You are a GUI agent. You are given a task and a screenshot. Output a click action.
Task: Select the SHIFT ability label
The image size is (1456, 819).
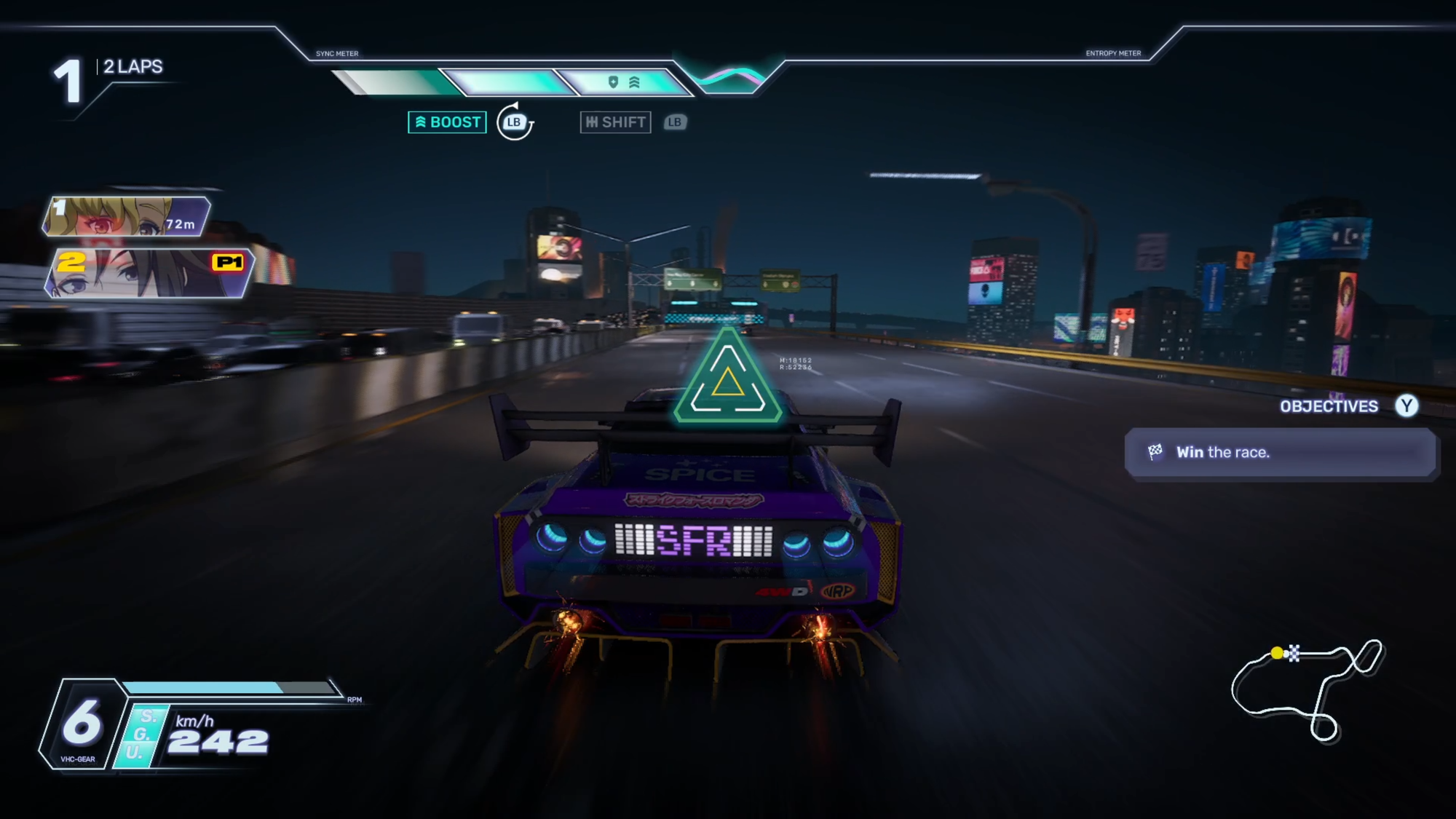[615, 122]
